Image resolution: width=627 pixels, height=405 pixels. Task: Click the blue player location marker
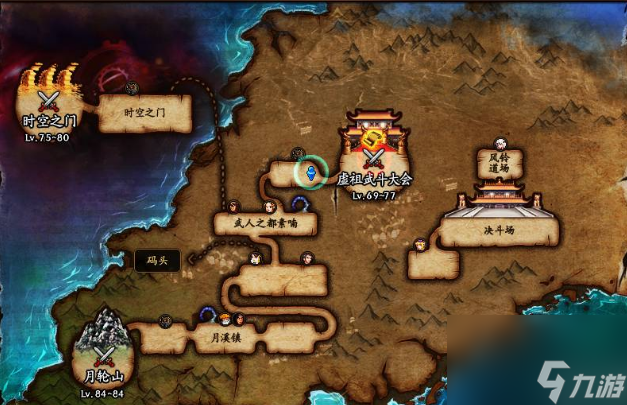311,173
